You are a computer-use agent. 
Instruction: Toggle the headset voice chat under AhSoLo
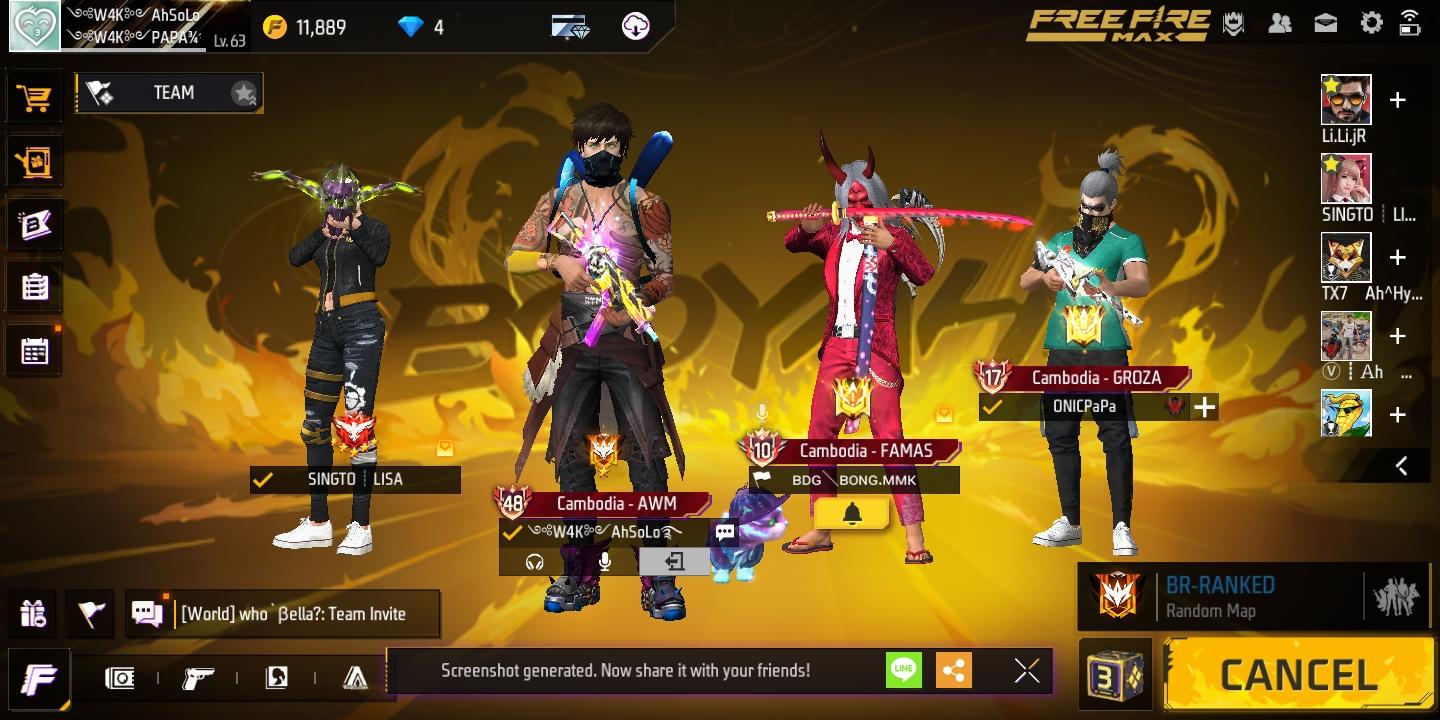click(534, 562)
